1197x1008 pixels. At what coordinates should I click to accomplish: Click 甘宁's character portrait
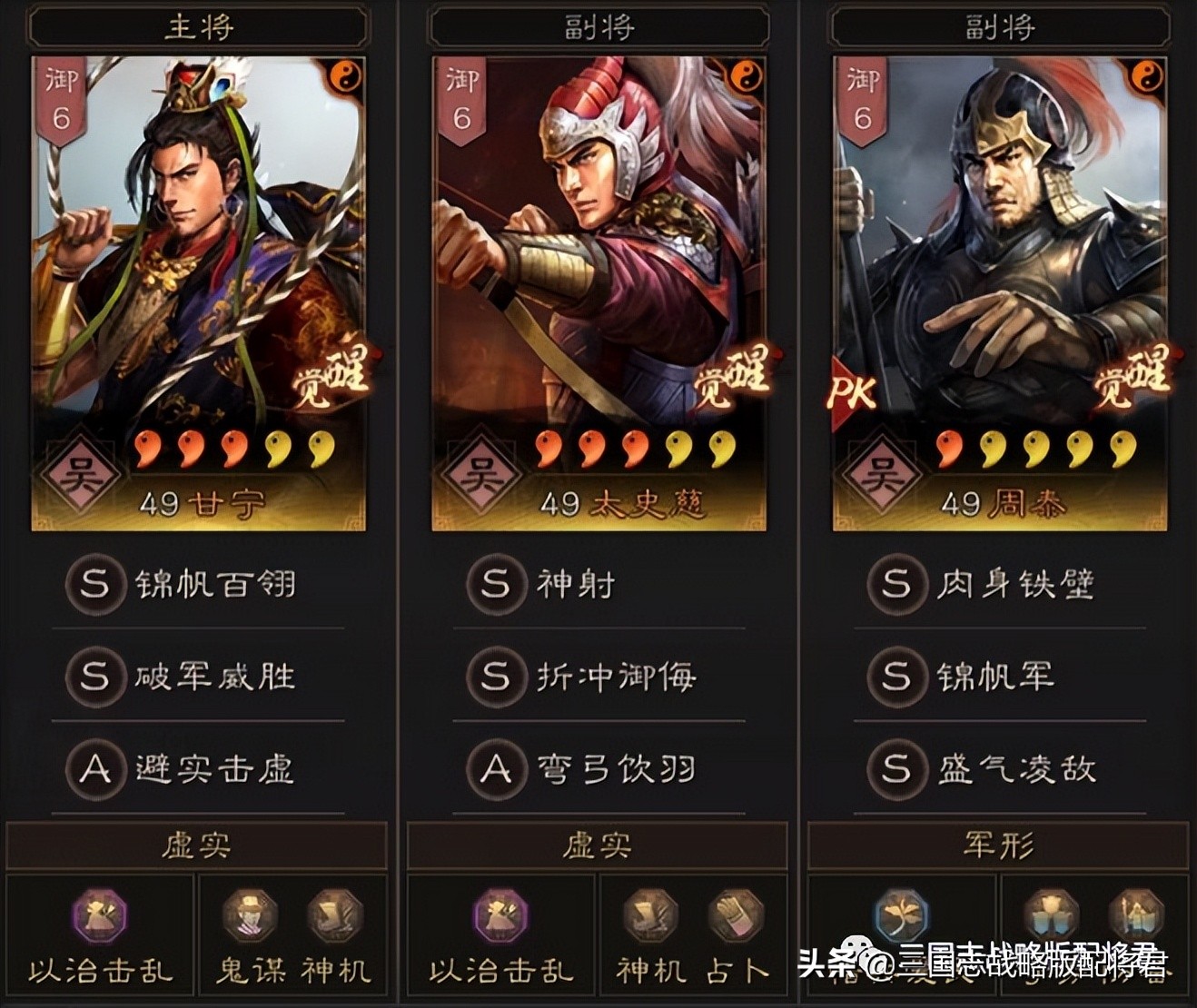[x=199, y=227]
